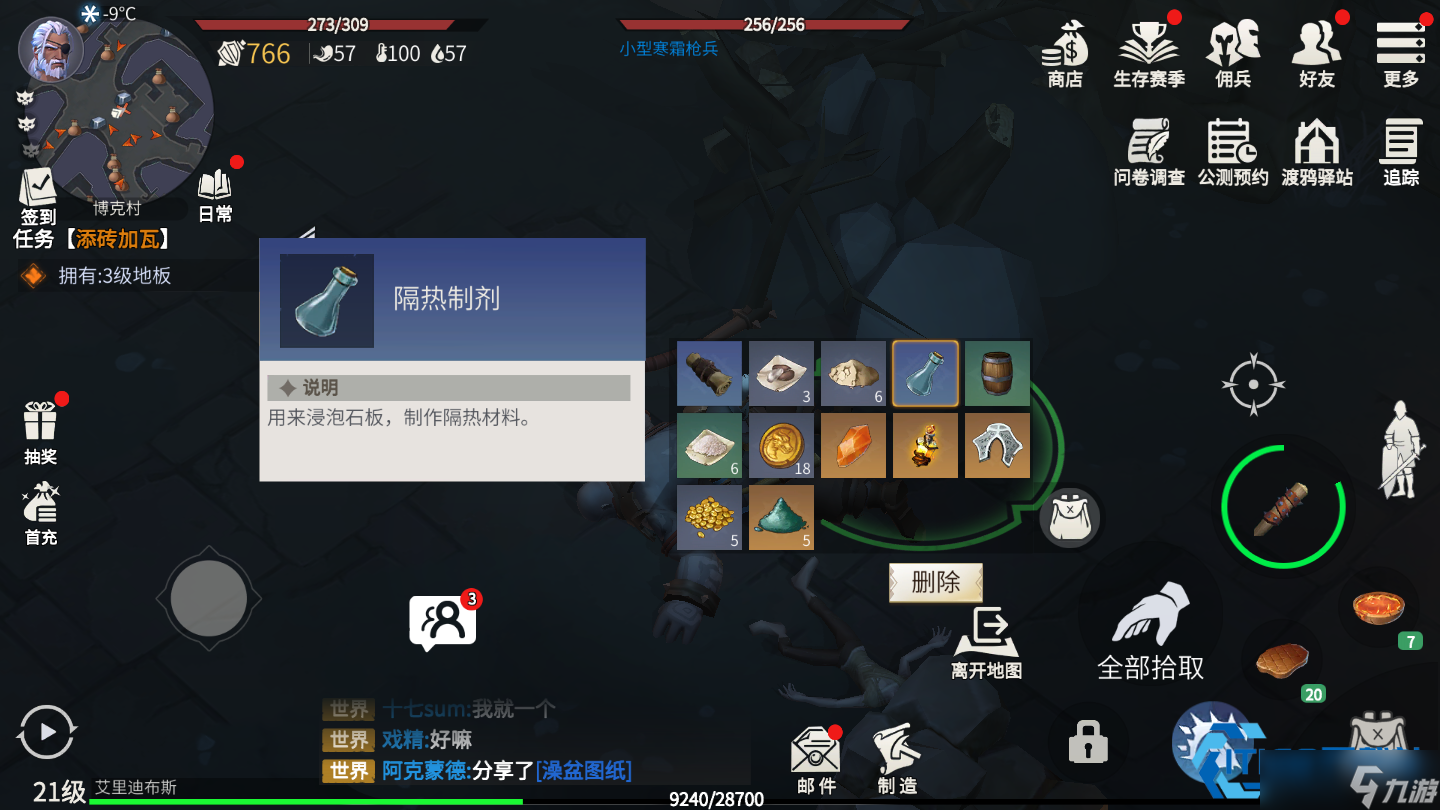Select the 隔热制剂 potion in the inventory grid
This screenshot has width=1440, height=810.
pyautogui.click(x=925, y=373)
